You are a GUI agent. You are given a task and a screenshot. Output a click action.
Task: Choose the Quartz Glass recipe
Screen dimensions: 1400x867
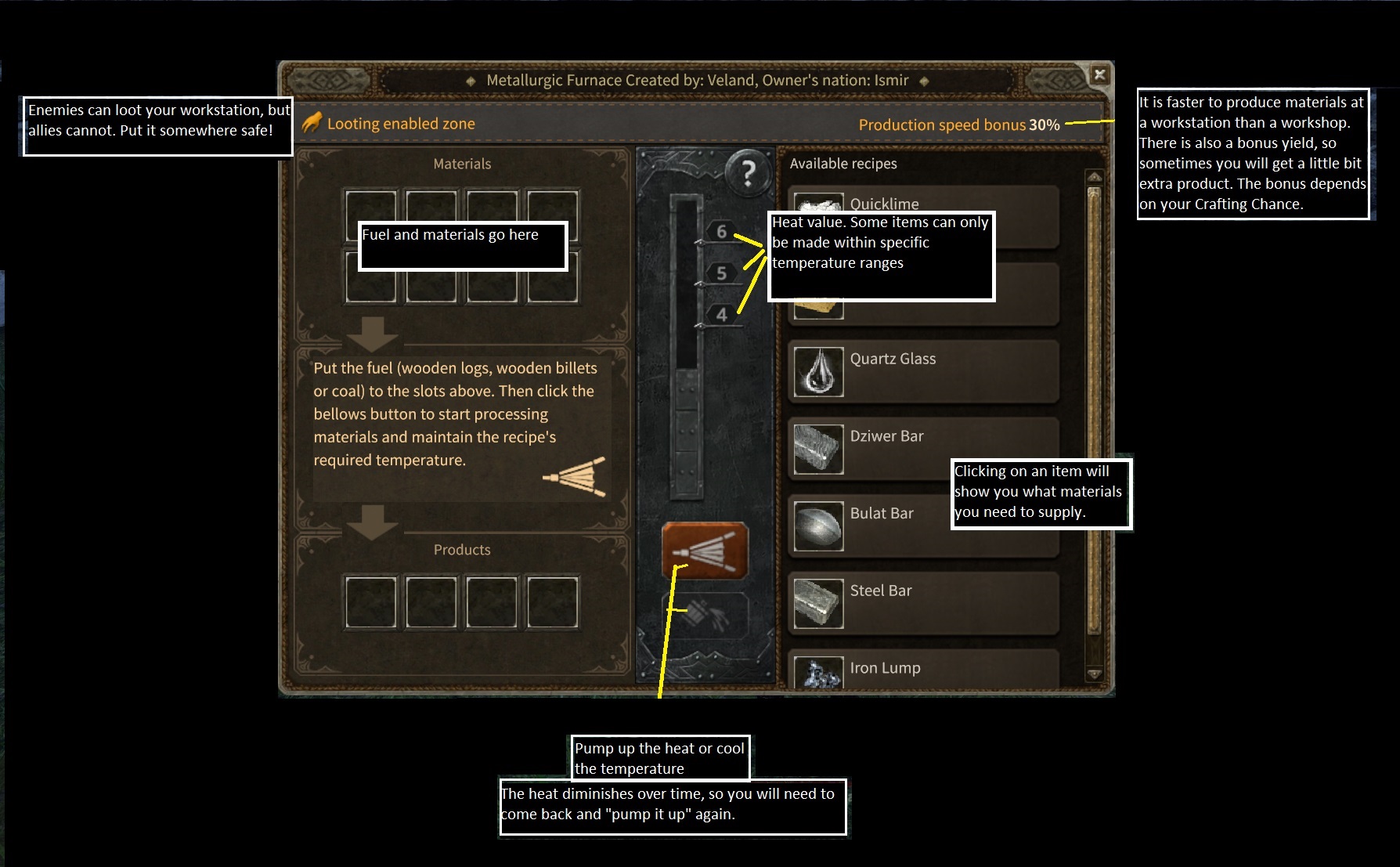924,370
